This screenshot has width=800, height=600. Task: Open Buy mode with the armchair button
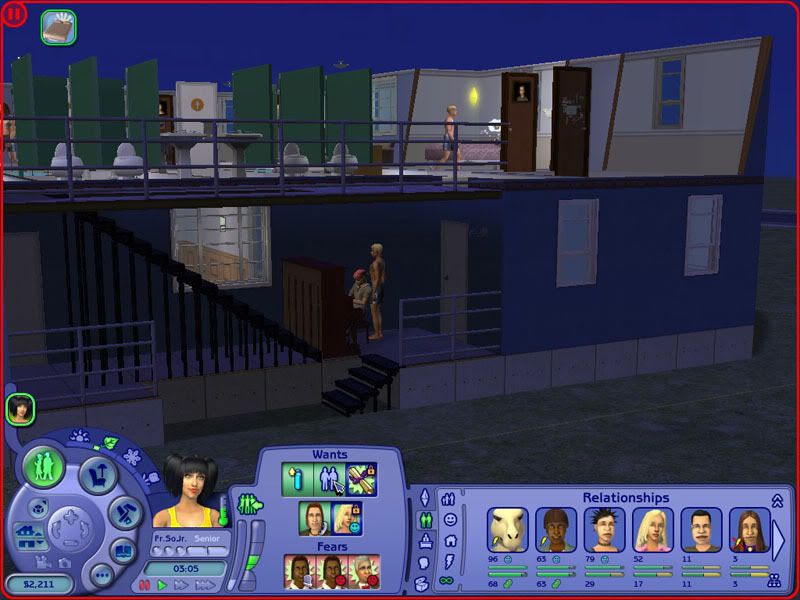98,473
